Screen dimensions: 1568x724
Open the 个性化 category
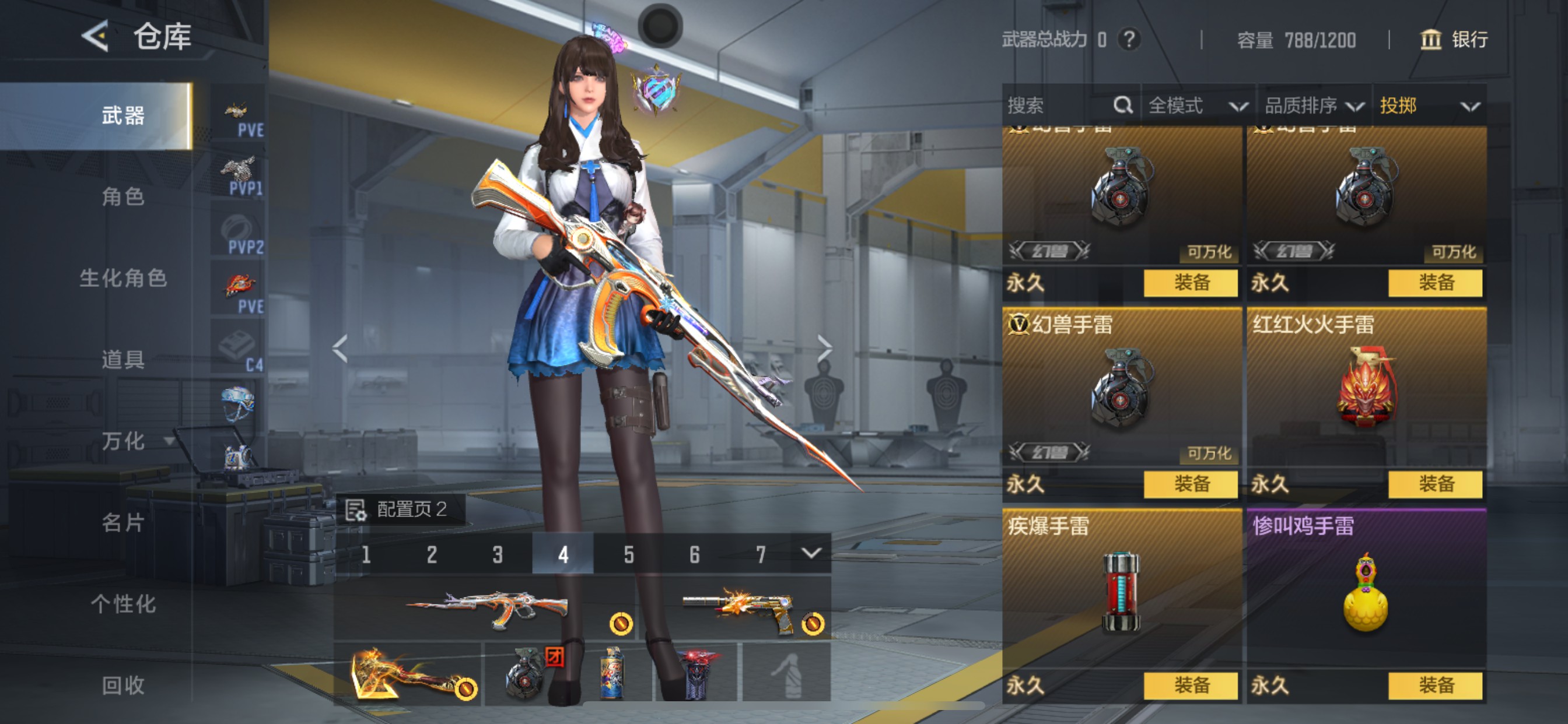(x=123, y=604)
